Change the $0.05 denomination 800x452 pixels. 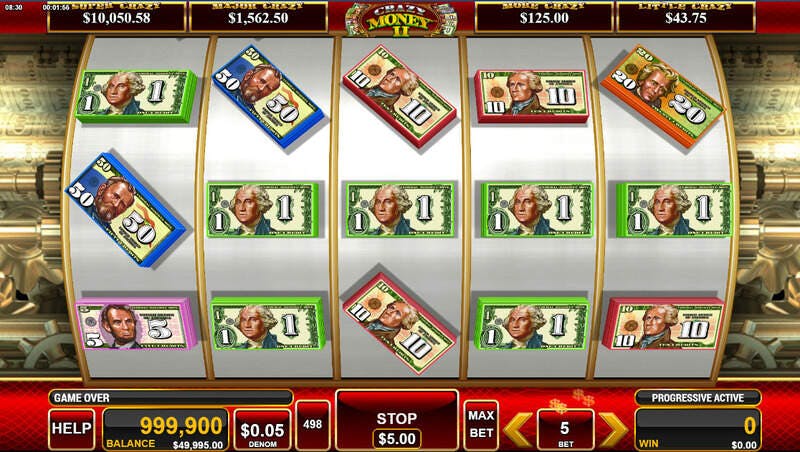262,428
